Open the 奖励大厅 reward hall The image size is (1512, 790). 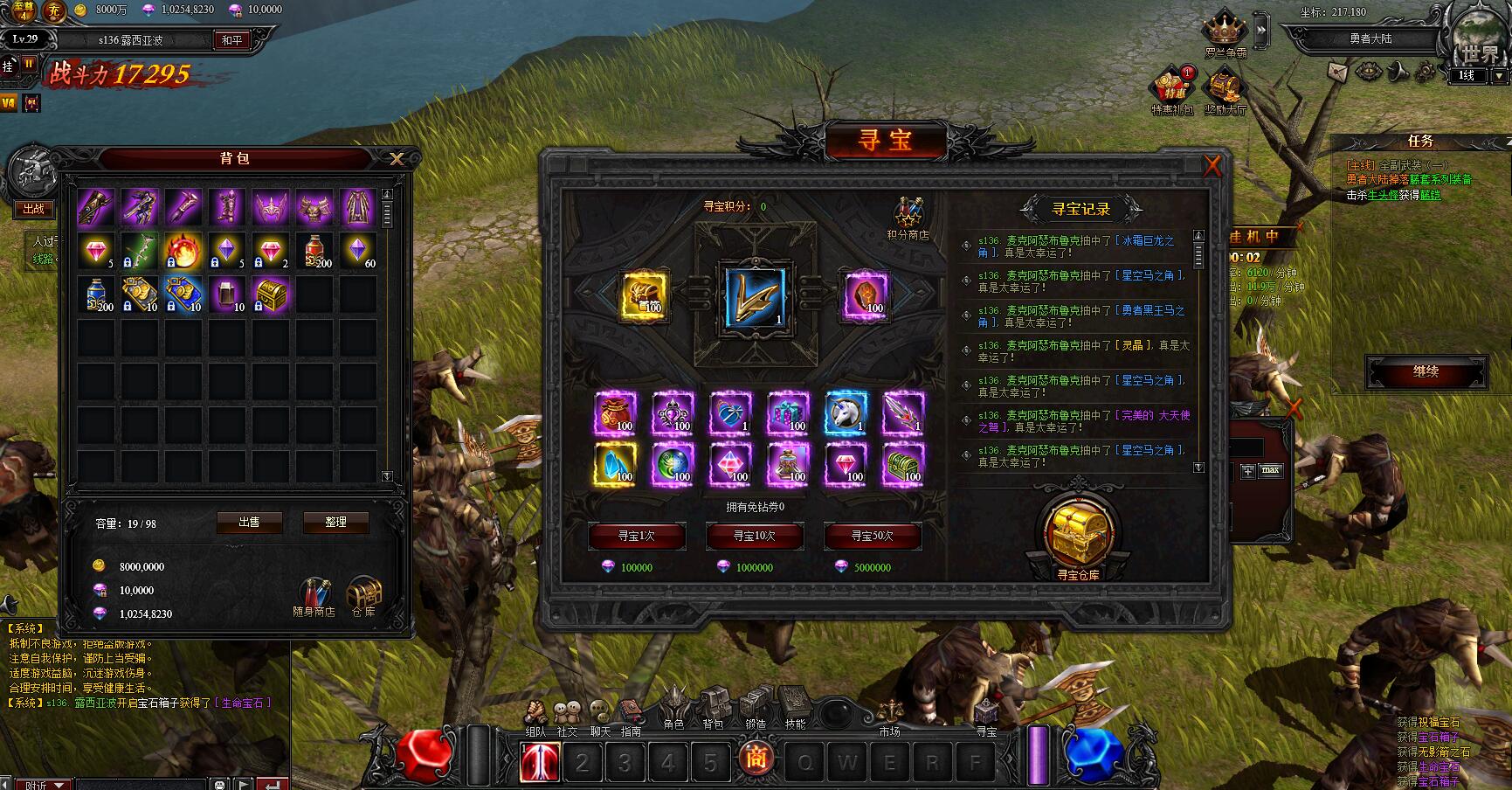point(1225,88)
